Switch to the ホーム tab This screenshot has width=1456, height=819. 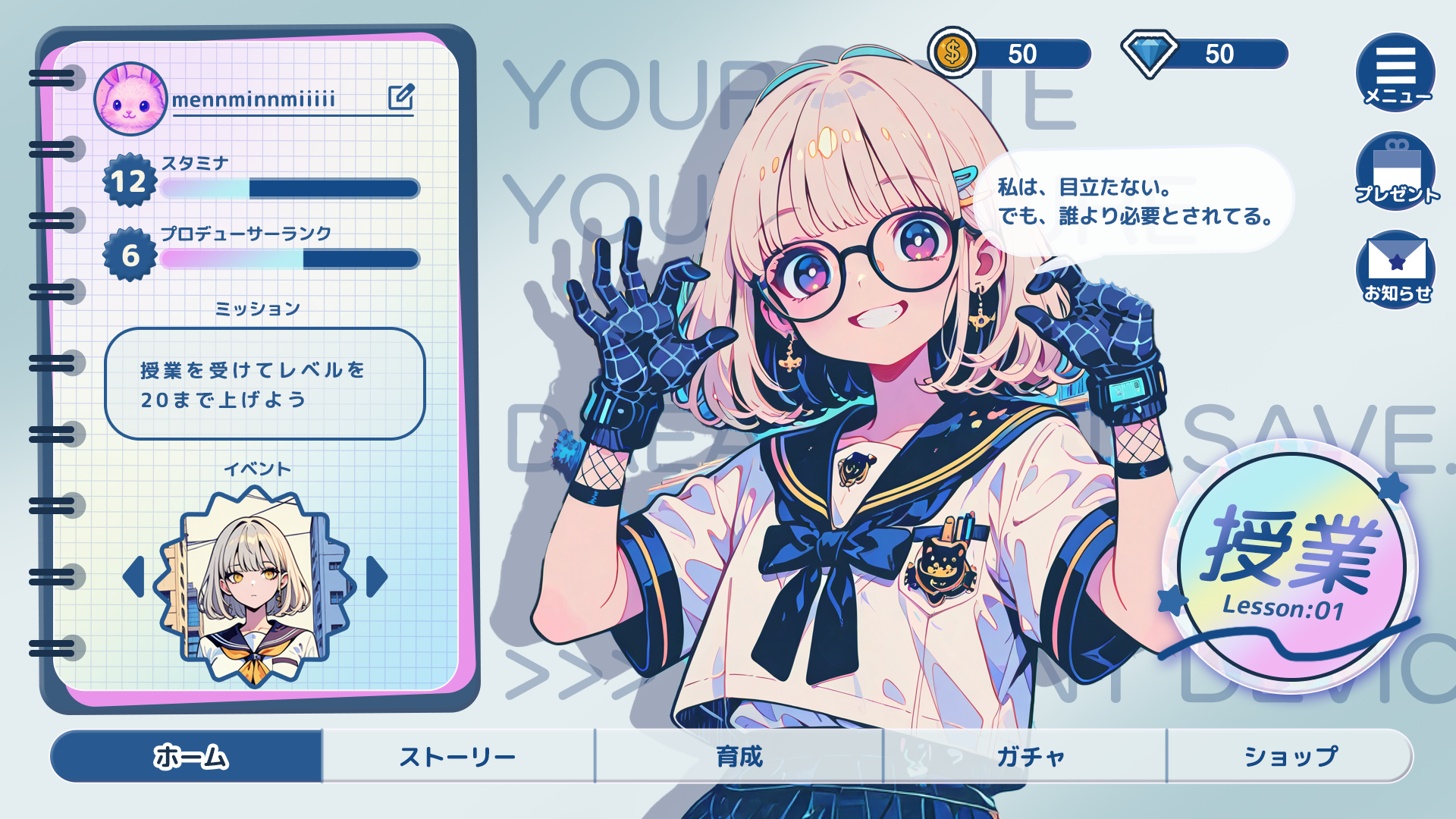point(188,756)
